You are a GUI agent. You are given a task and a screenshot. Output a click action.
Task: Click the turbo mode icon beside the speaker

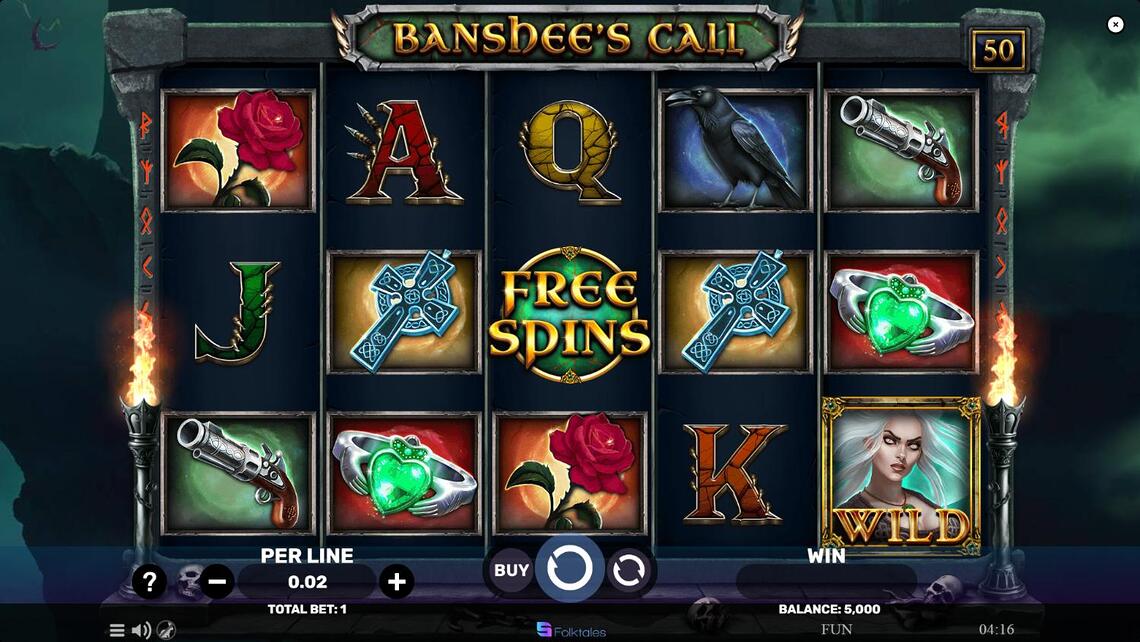tap(165, 630)
